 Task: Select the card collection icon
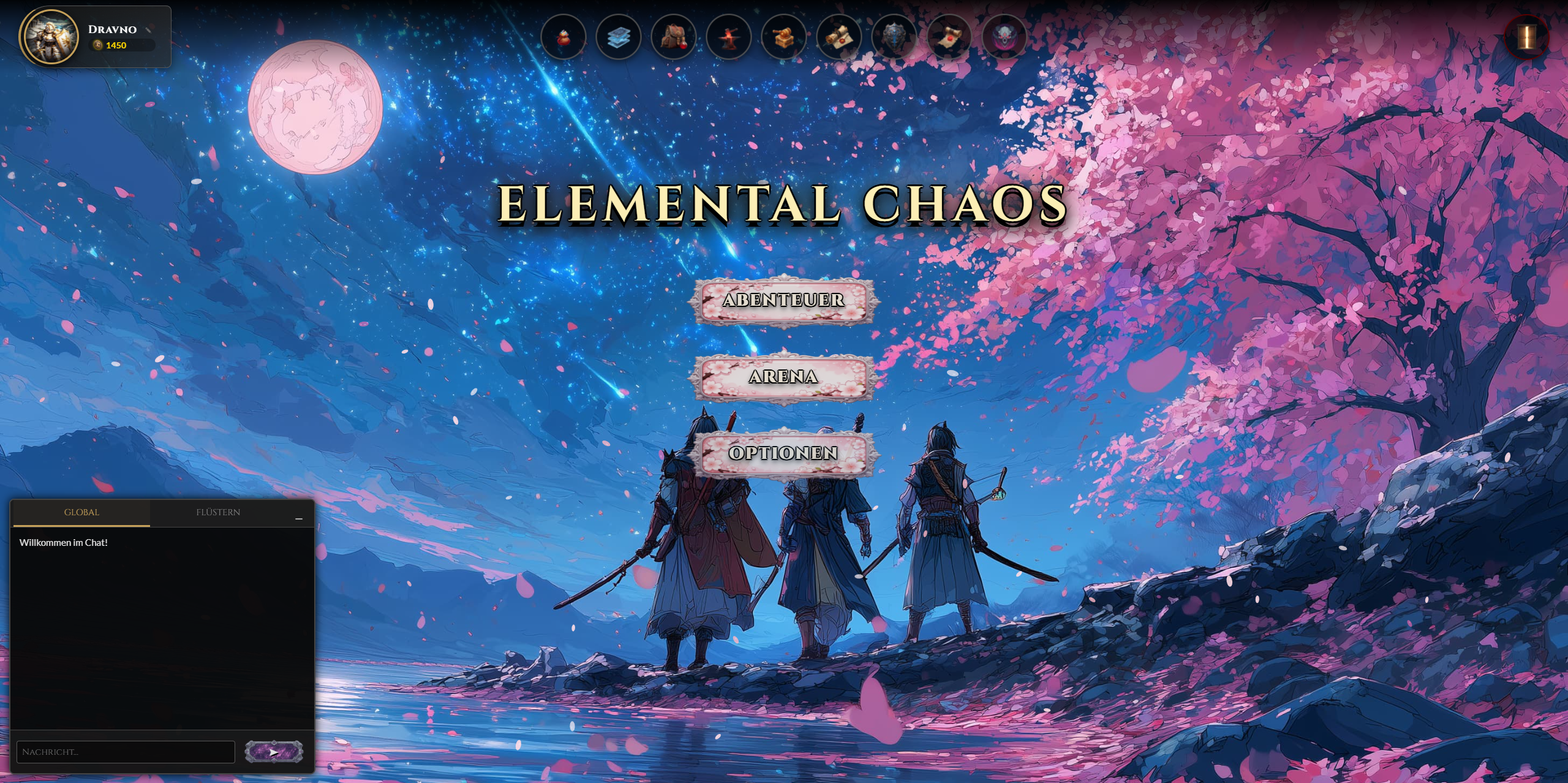pos(619,38)
